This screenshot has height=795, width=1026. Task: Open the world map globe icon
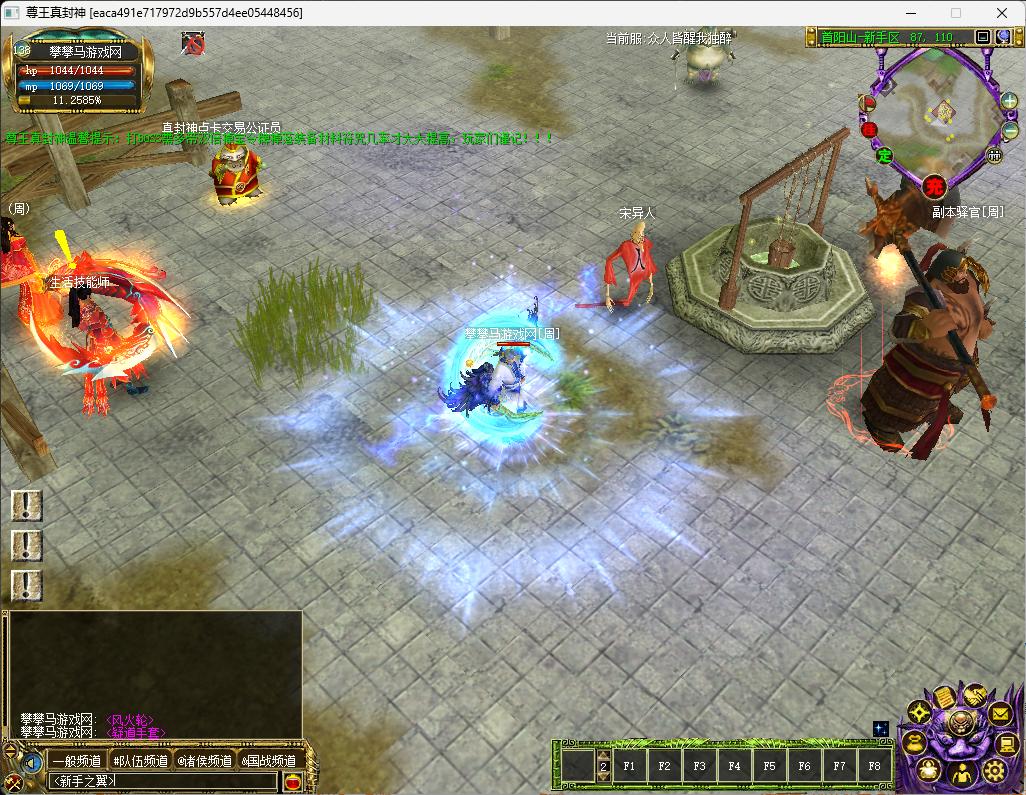pyautogui.click(x=1003, y=37)
